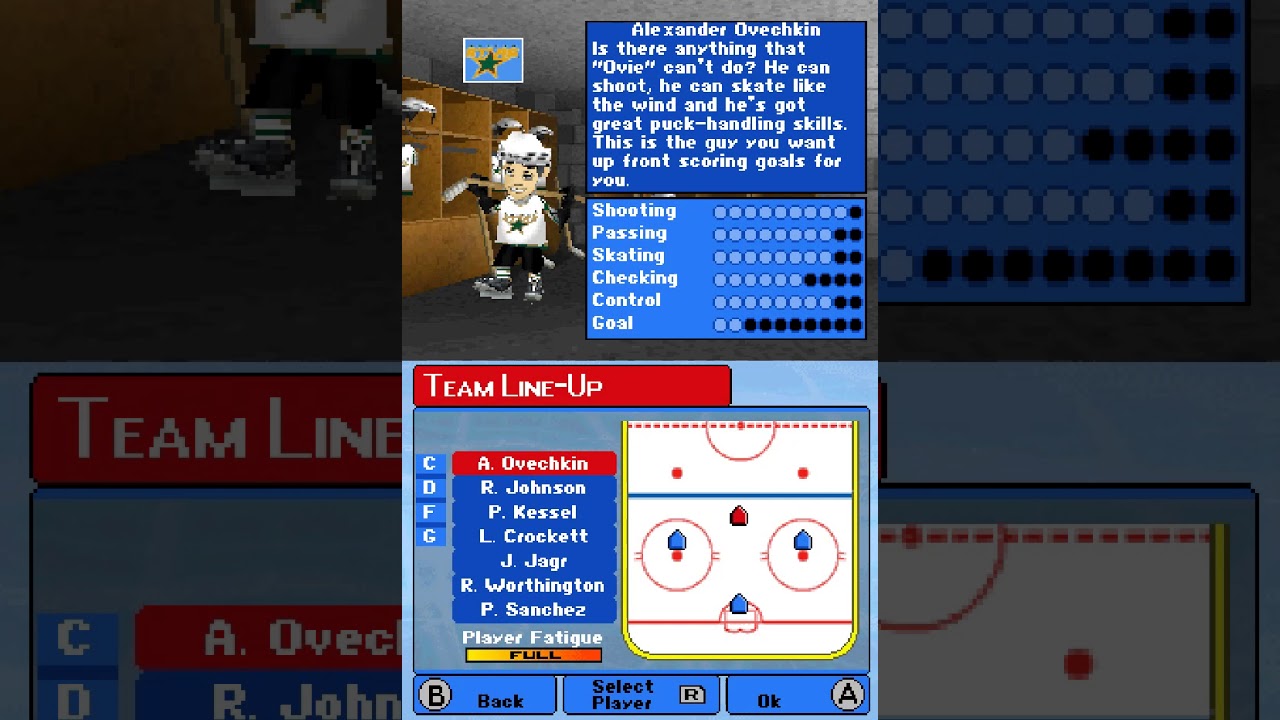The height and width of the screenshot is (720, 1280).
Task: Click the A button icon next to Ok
Action: click(x=848, y=697)
